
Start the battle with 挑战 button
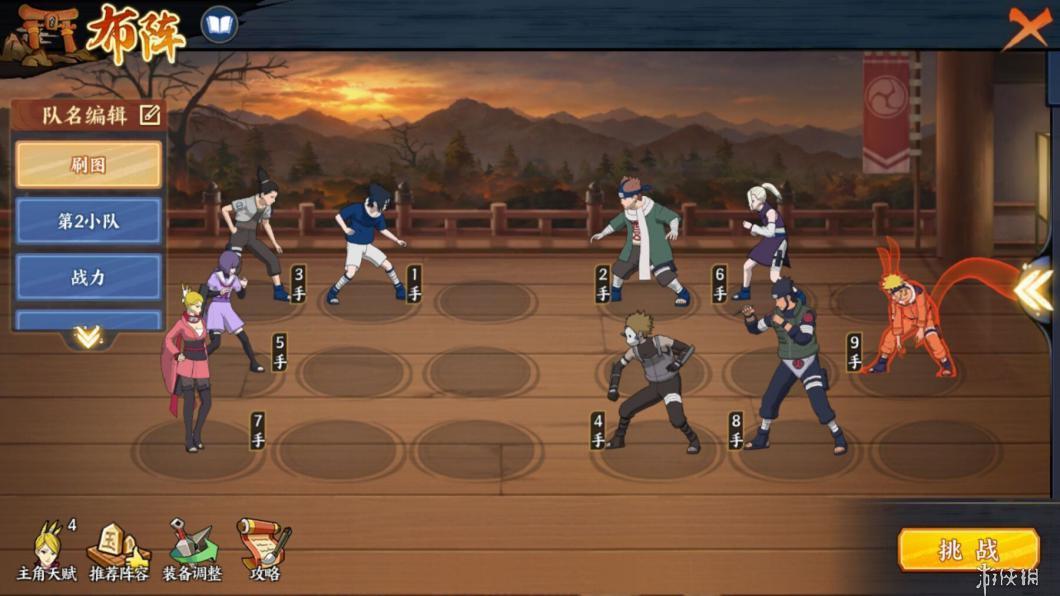coord(968,550)
